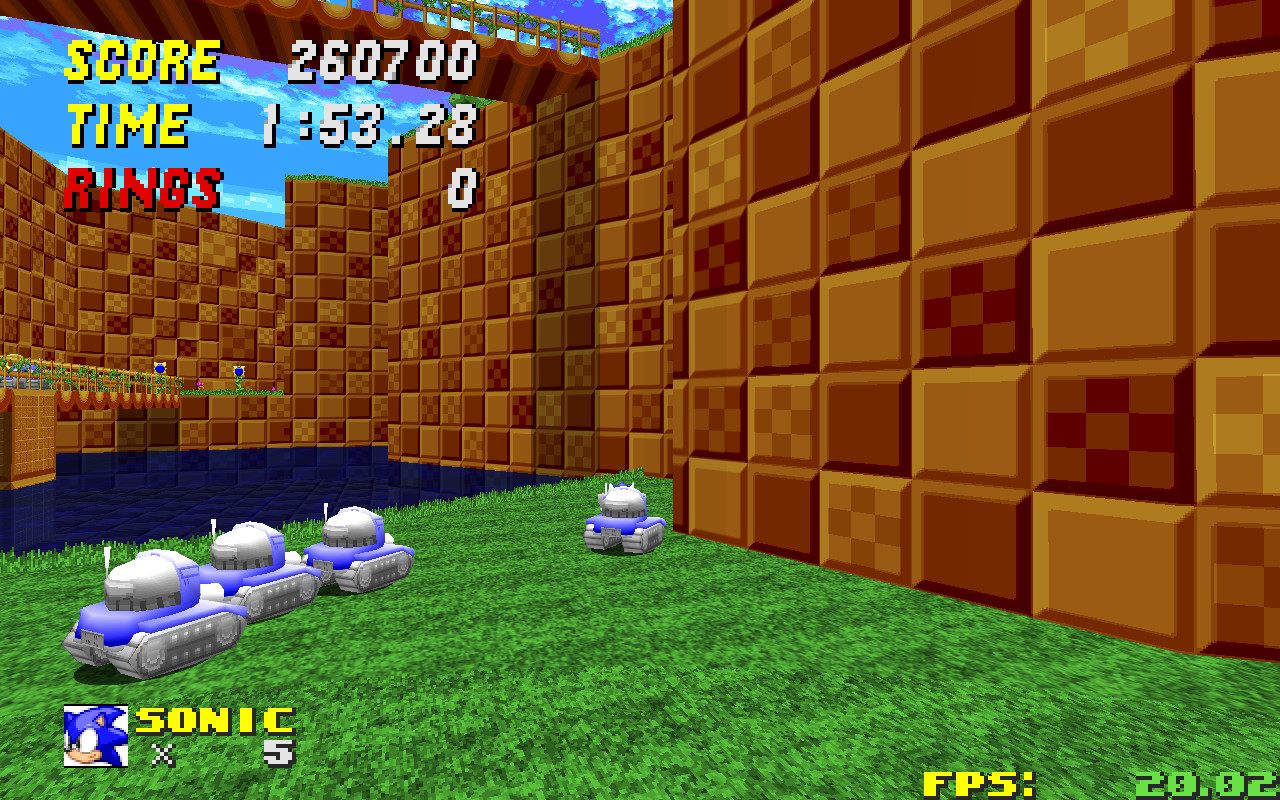Click the blue special stage token on the ledge
Viewport: 1280px width, 800px height.
click(x=159, y=370)
